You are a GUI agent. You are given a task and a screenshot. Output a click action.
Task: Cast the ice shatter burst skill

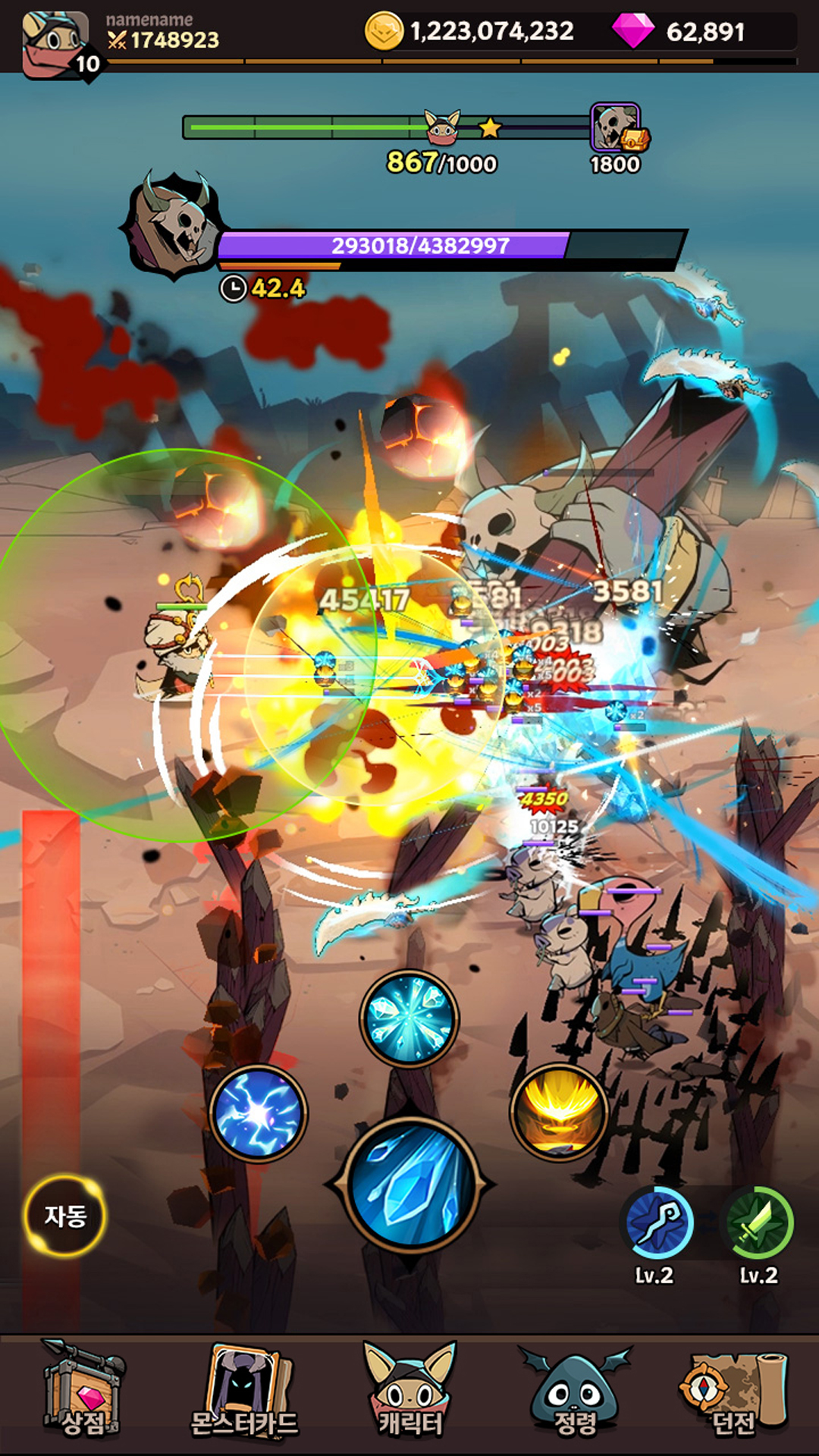coord(409,1018)
